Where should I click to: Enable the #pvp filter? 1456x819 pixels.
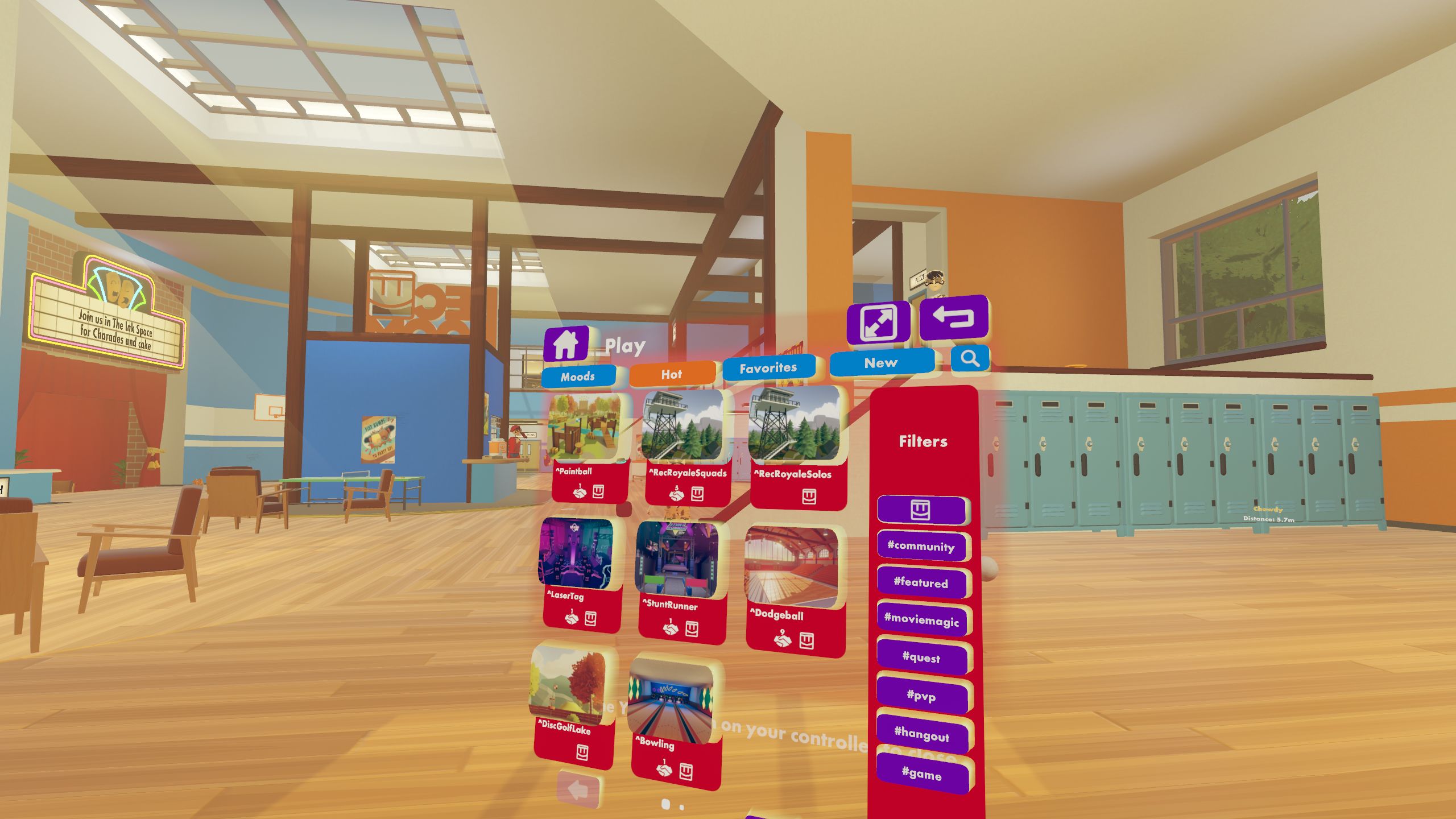tap(923, 696)
